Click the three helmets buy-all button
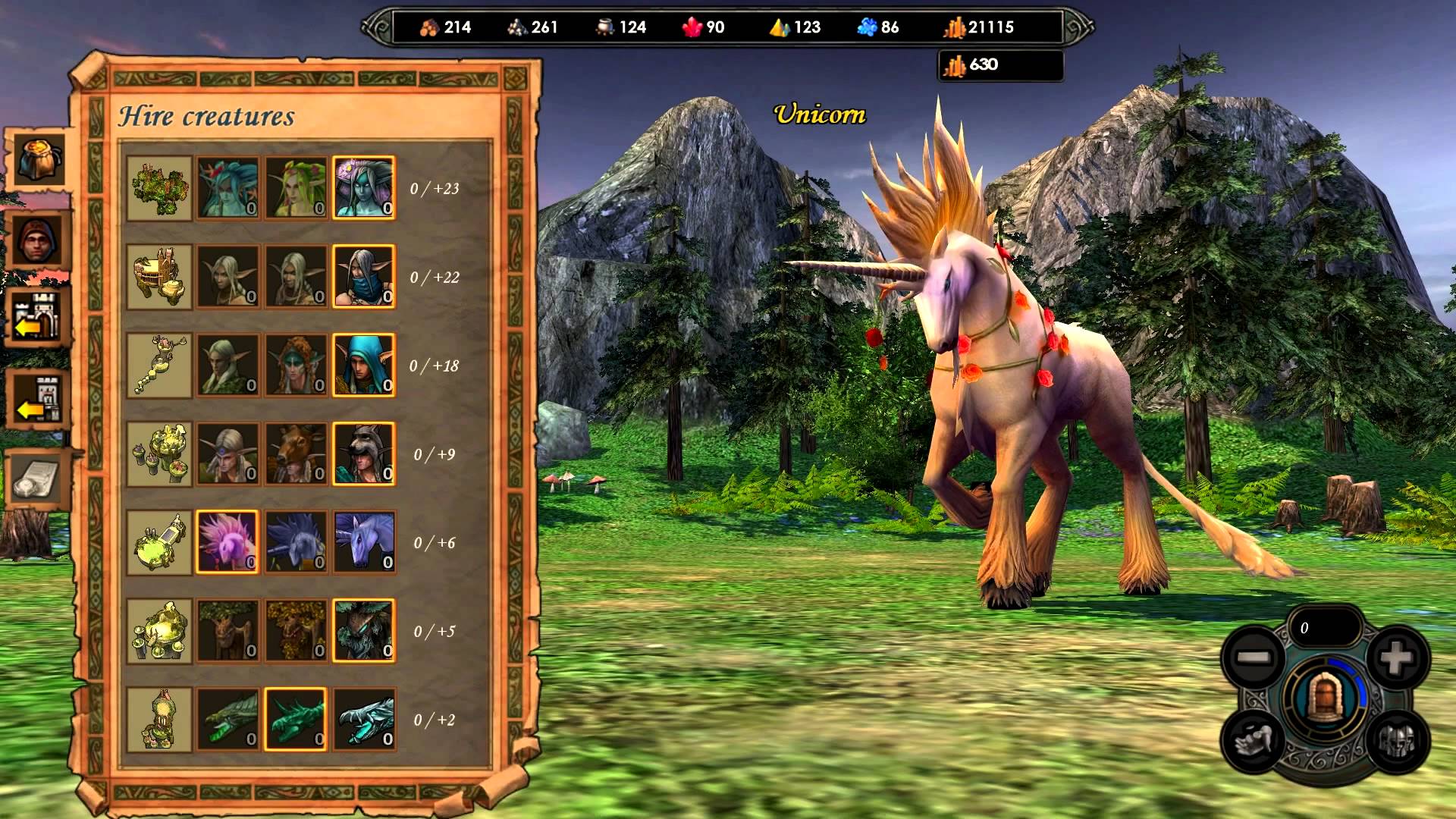 [1398, 742]
